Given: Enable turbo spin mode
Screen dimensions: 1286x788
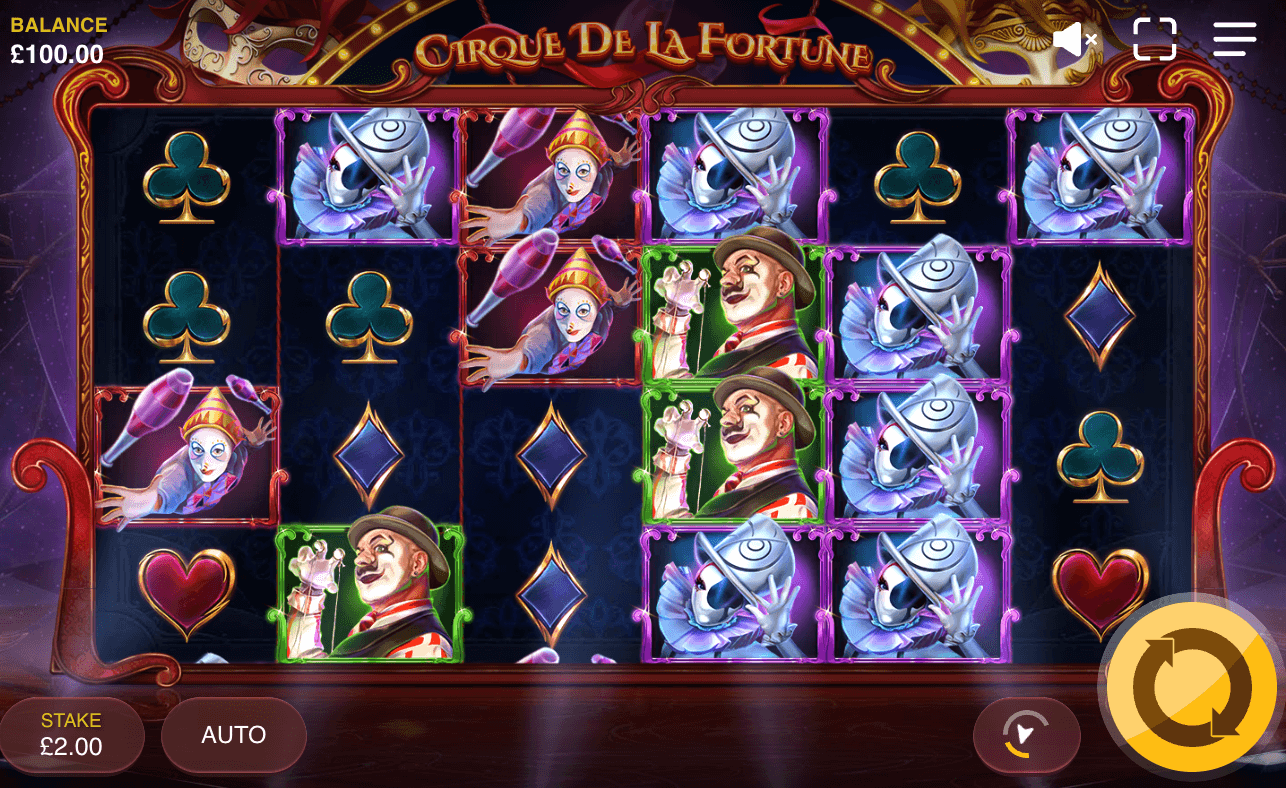Looking at the screenshot, I should tap(1026, 735).
